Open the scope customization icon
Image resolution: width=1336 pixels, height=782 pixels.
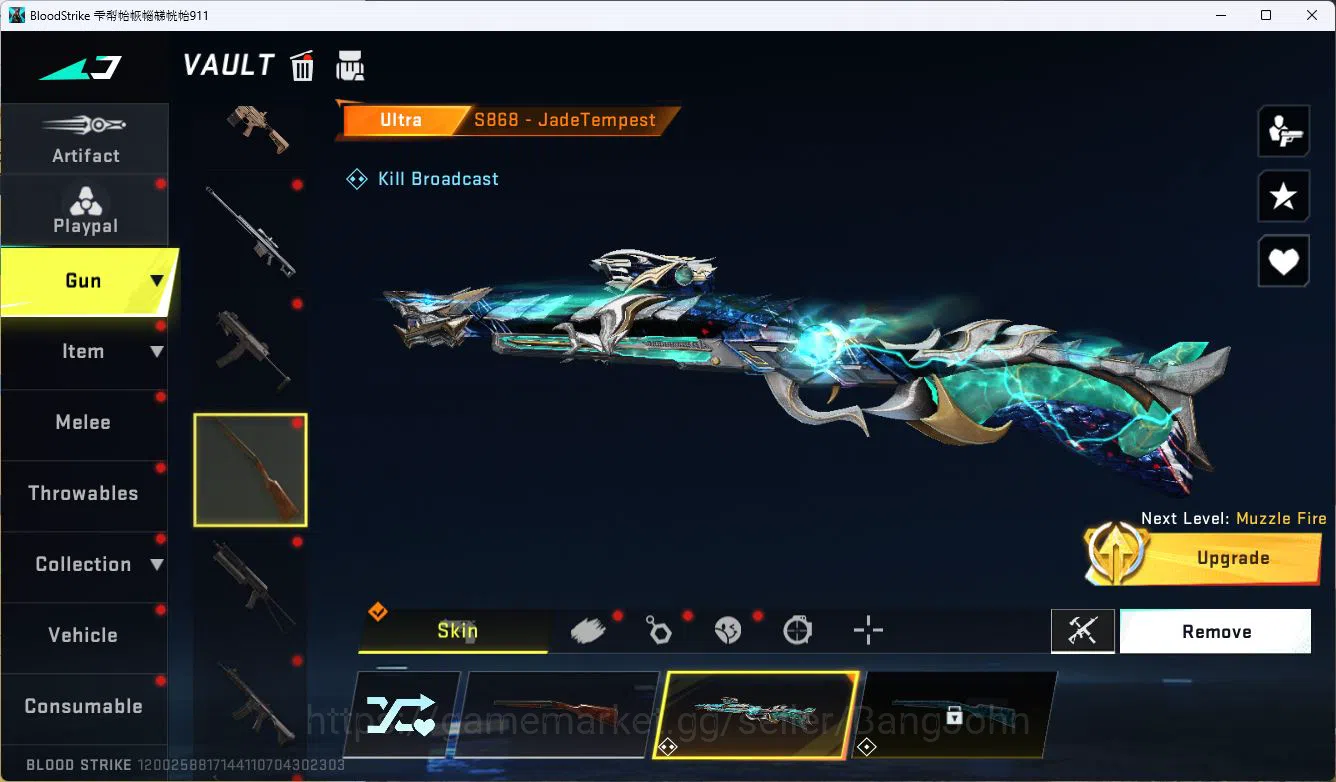[797, 629]
